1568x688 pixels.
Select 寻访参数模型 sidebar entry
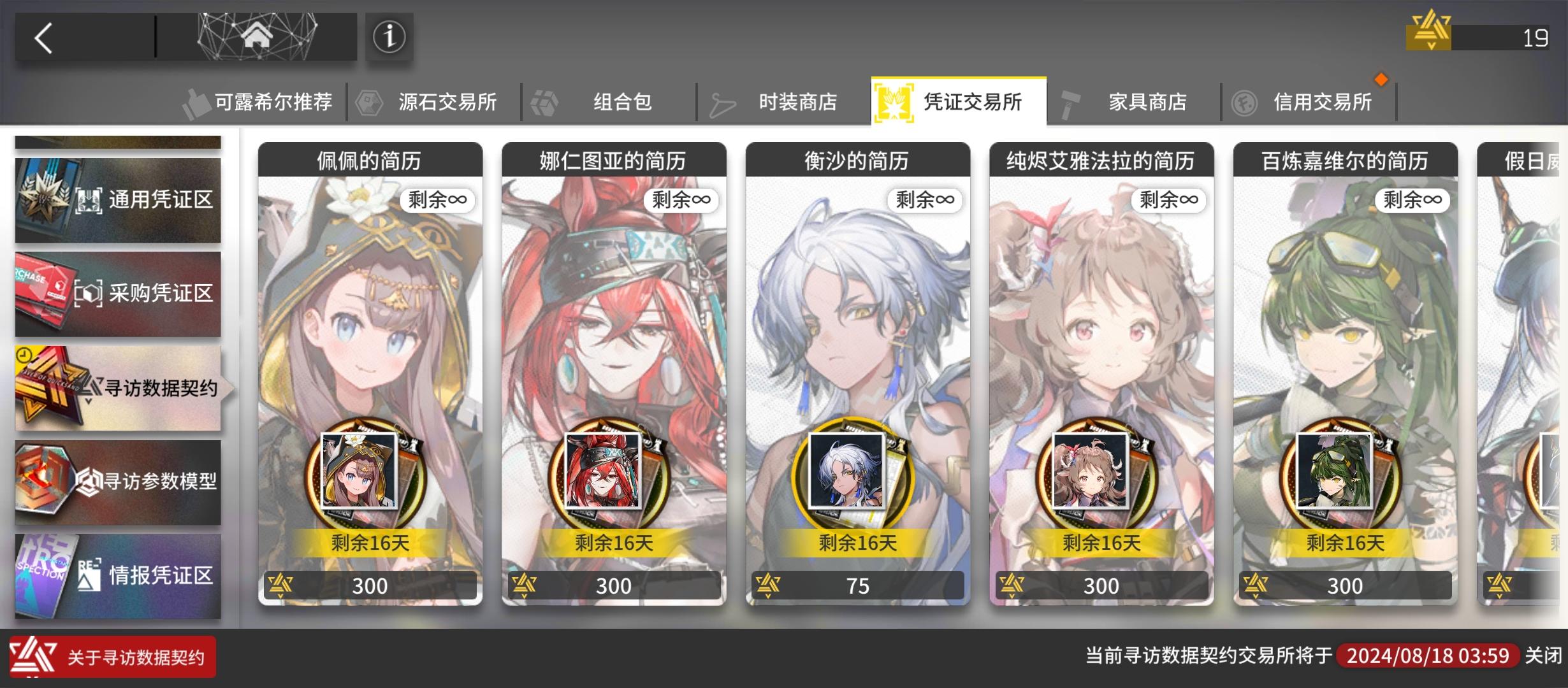[118, 483]
